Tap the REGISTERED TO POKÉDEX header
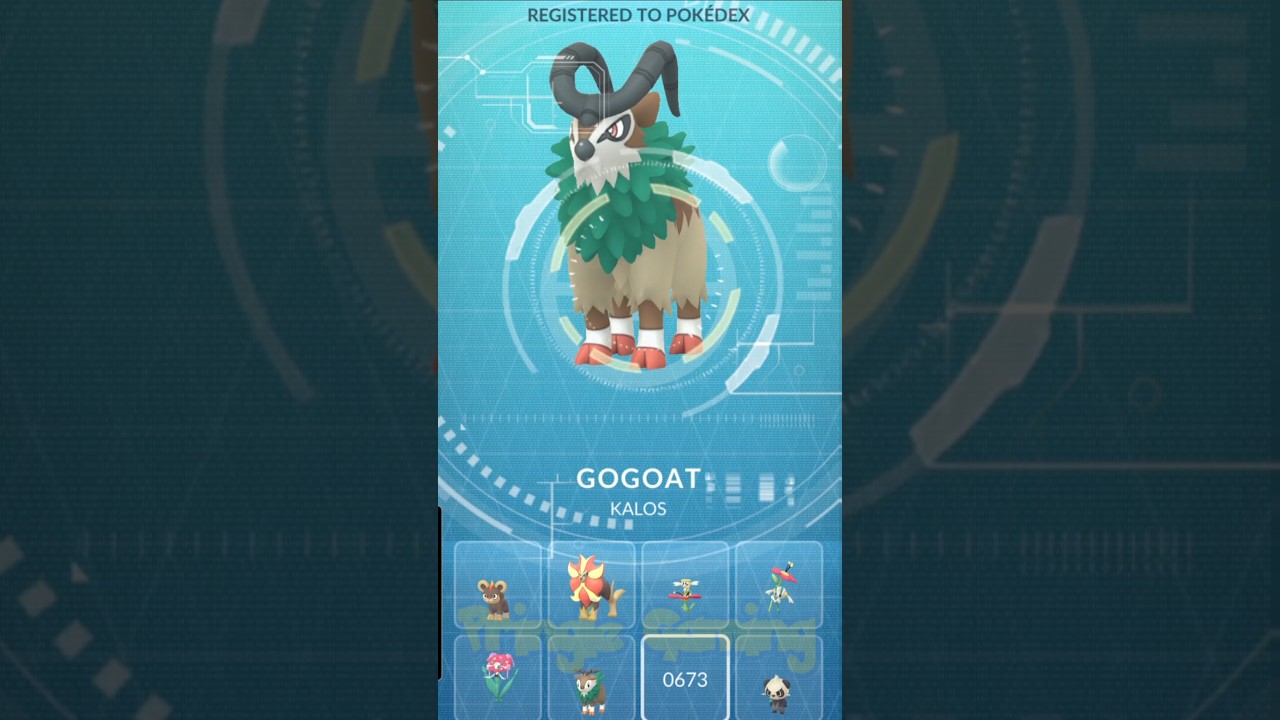 (x=638, y=15)
